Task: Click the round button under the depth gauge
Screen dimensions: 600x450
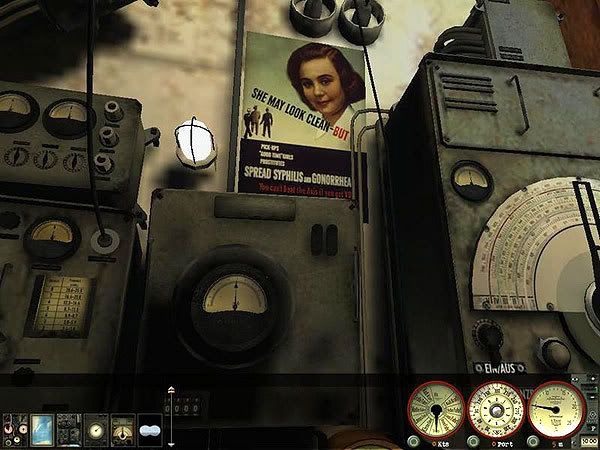Action: (535, 441)
